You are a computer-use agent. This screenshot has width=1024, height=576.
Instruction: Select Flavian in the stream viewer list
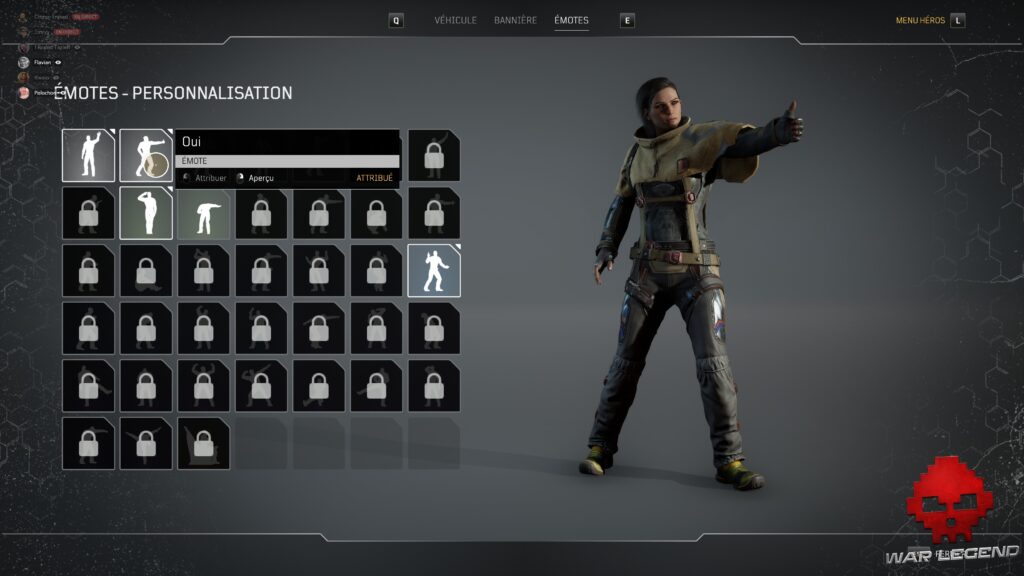(41, 62)
